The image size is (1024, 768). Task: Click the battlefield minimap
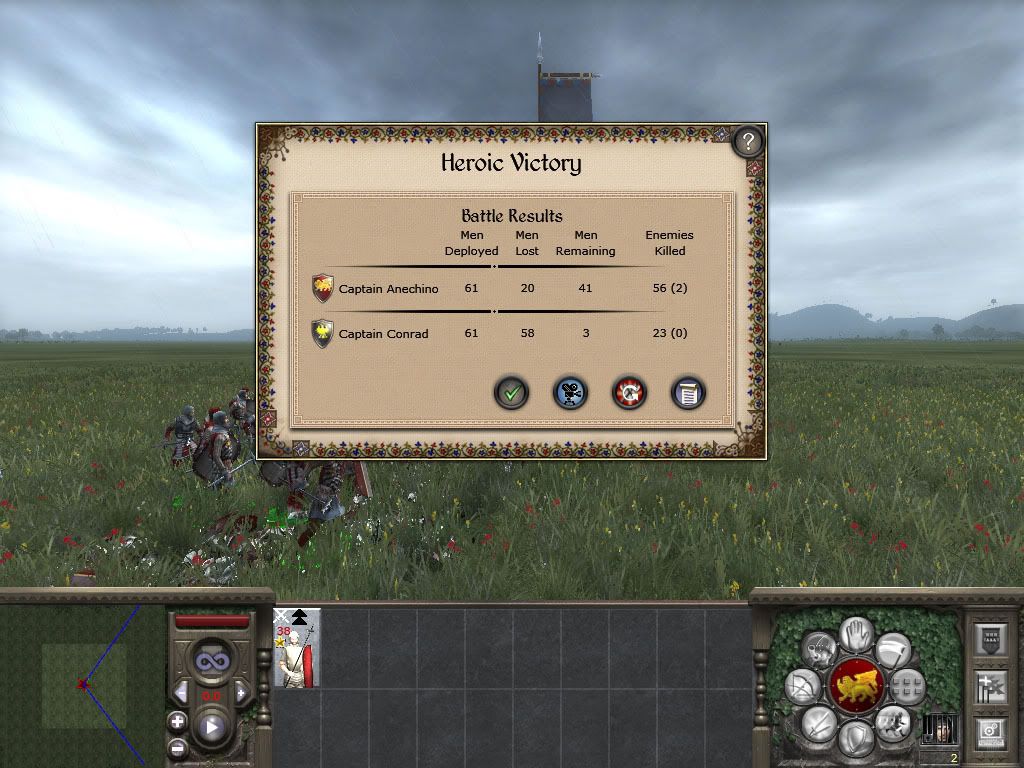pyautogui.click(x=82, y=685)
